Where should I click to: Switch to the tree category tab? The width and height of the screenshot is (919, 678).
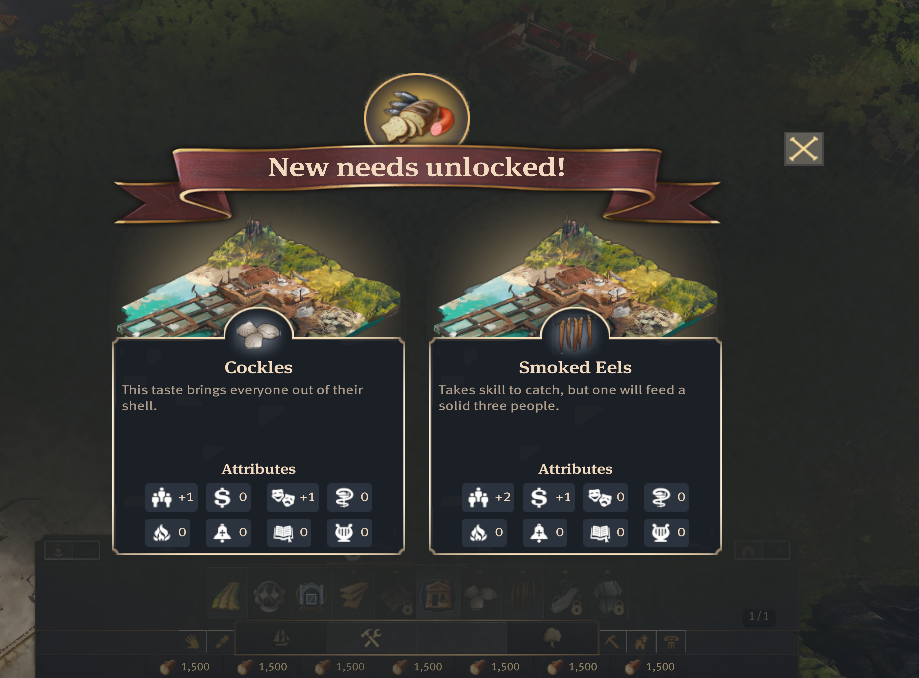(551, 638)
